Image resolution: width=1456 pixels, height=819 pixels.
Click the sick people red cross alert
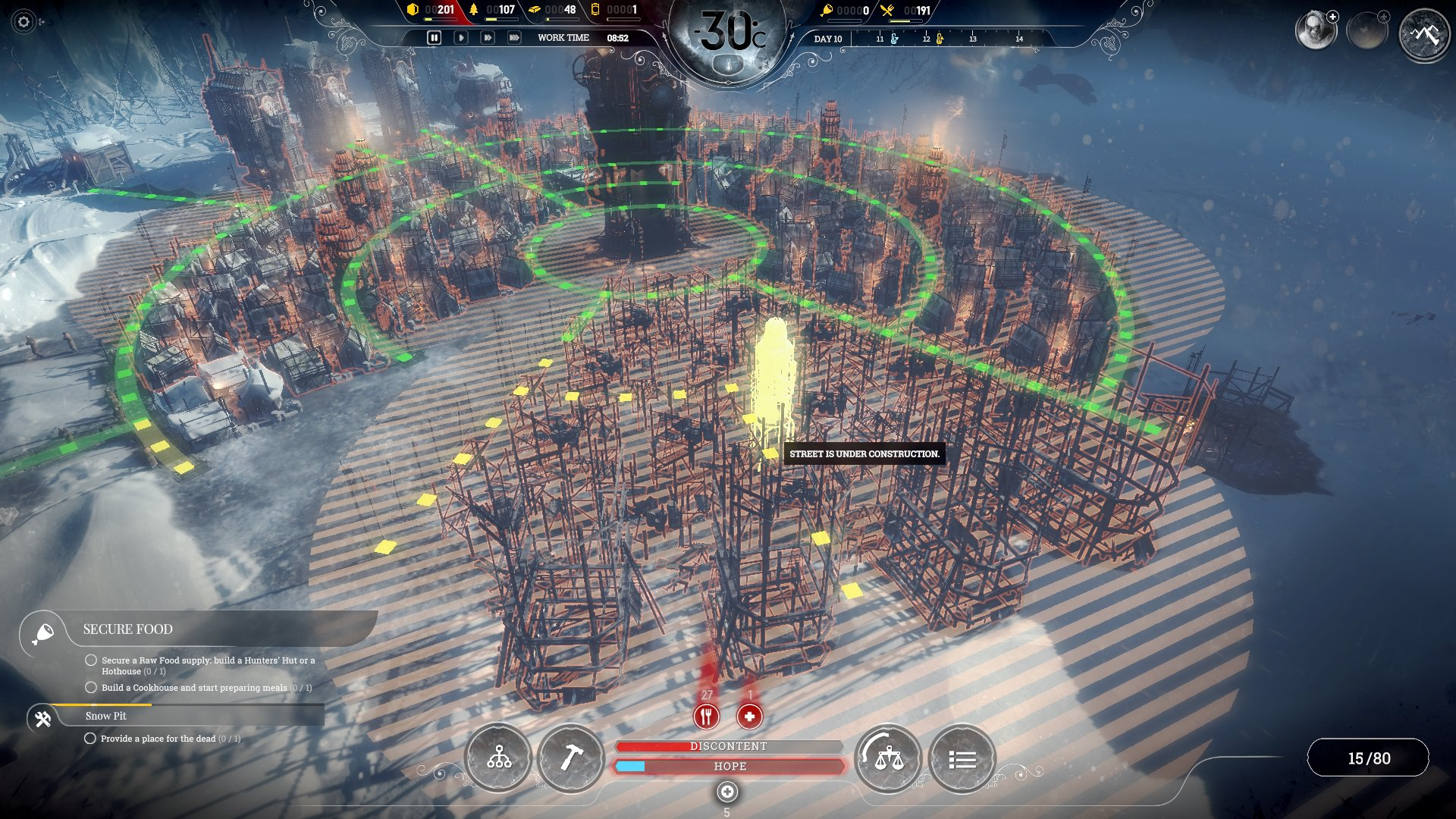pos(749,715)
